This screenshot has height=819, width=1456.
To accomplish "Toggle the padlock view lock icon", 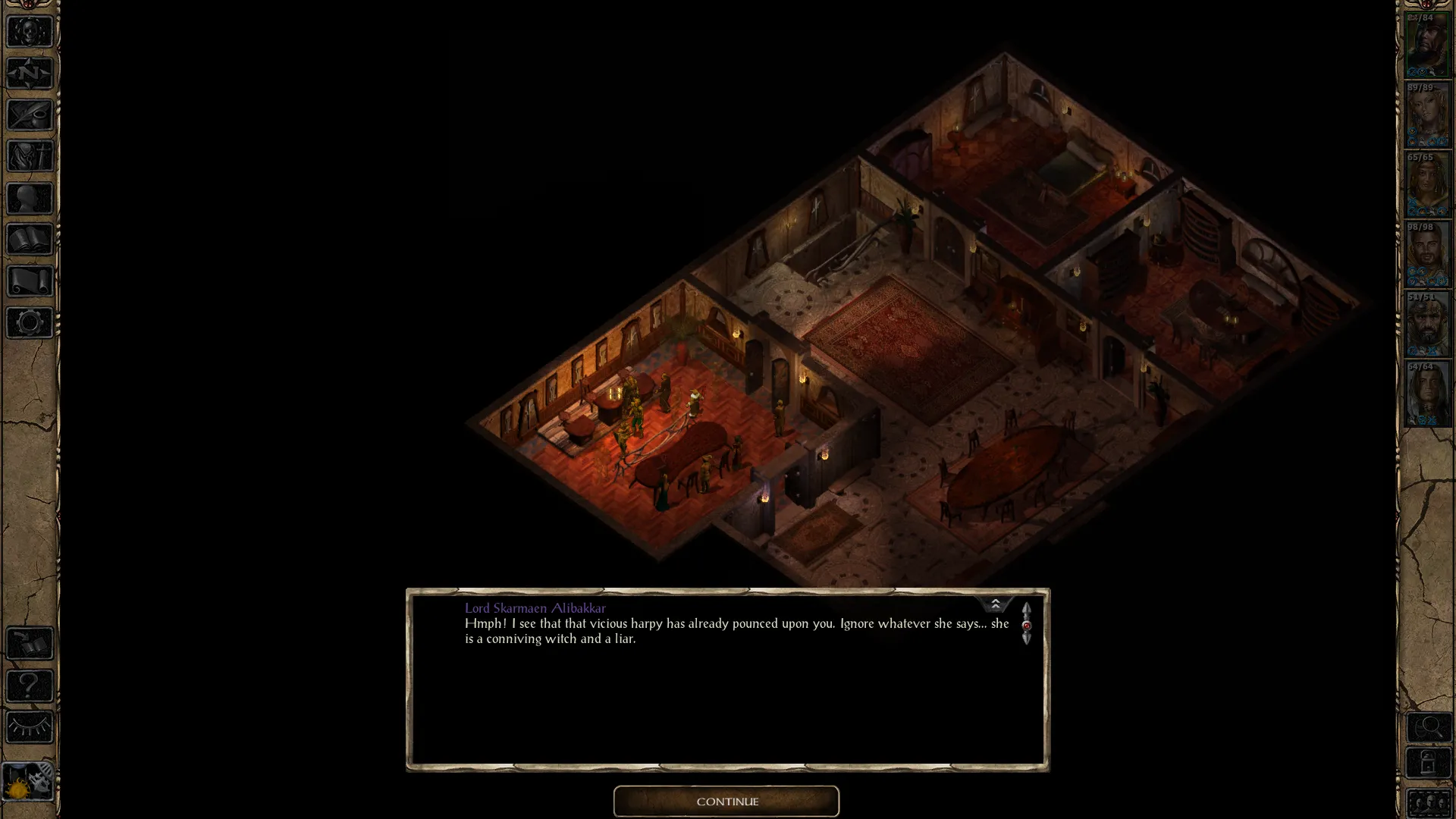I will tap(1429, 762).
